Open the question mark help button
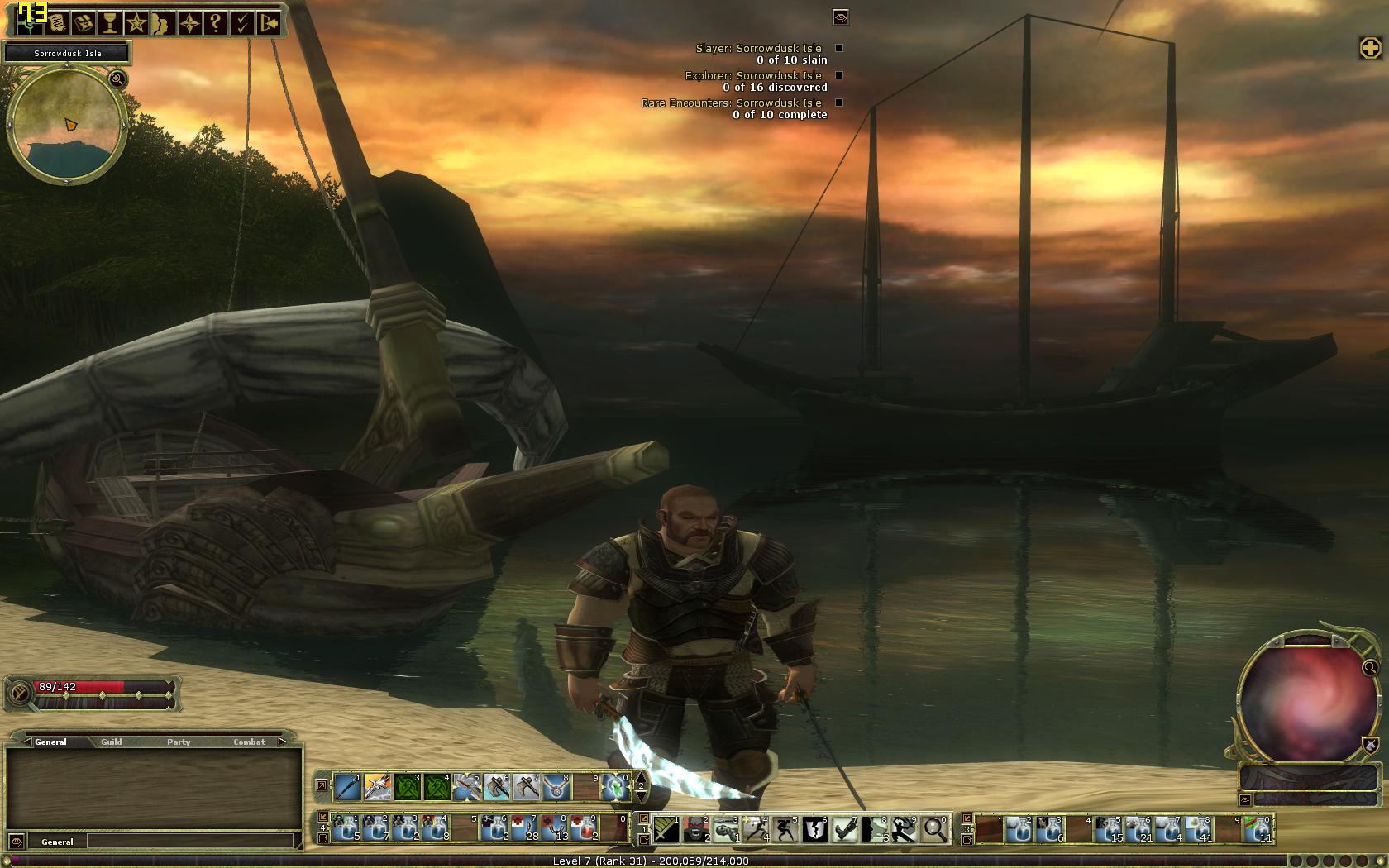This screenshot has width=1389, height=868. click(x=215, y=22)
